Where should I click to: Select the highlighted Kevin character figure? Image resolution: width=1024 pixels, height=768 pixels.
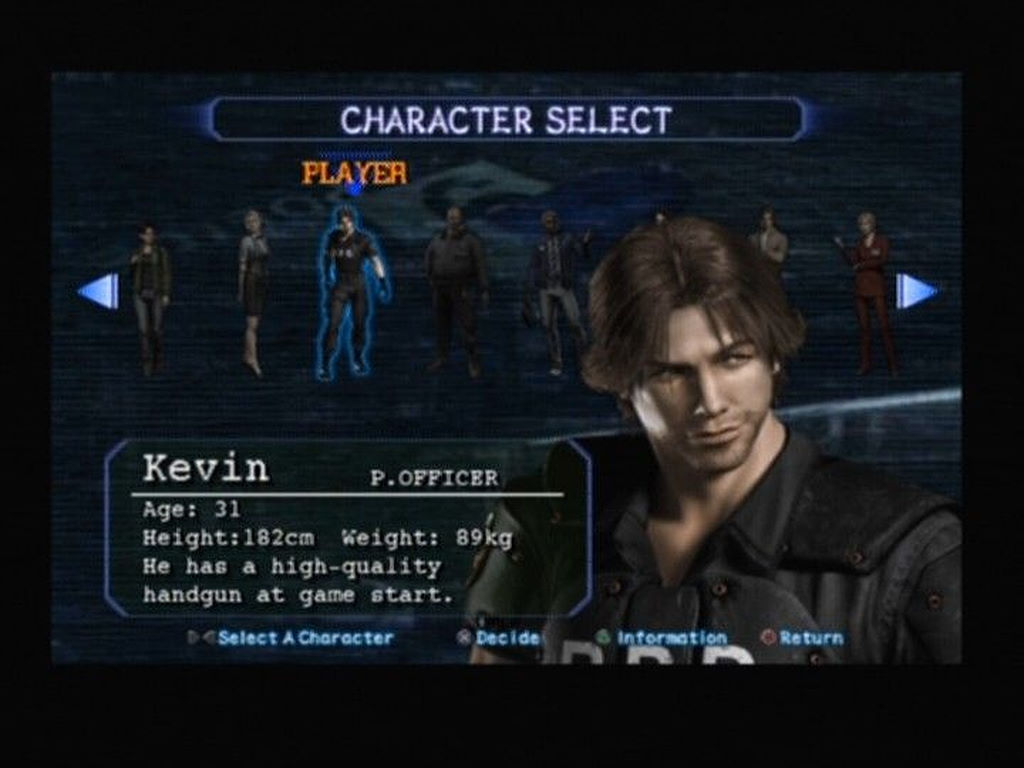click(351, 292)
